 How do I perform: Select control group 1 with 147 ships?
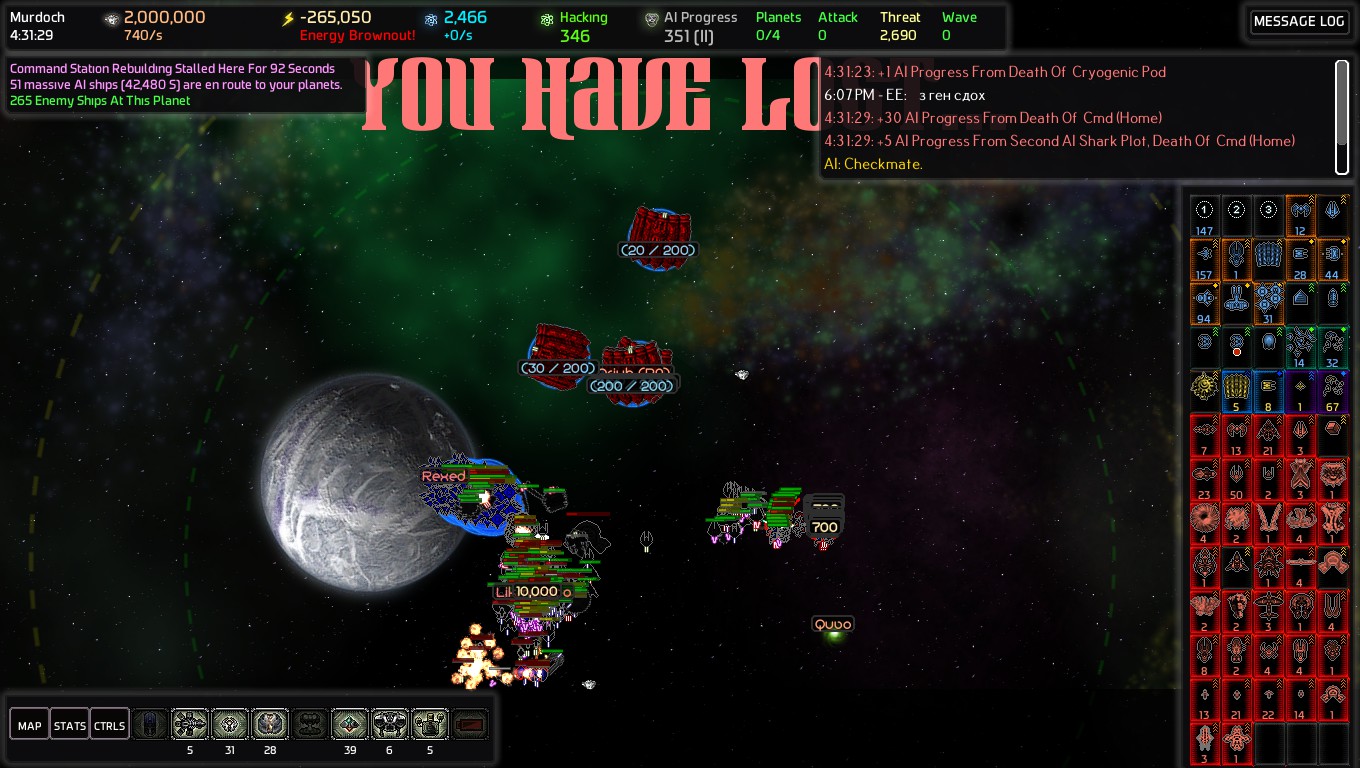pyautogui.click(x=1205, y=215)
